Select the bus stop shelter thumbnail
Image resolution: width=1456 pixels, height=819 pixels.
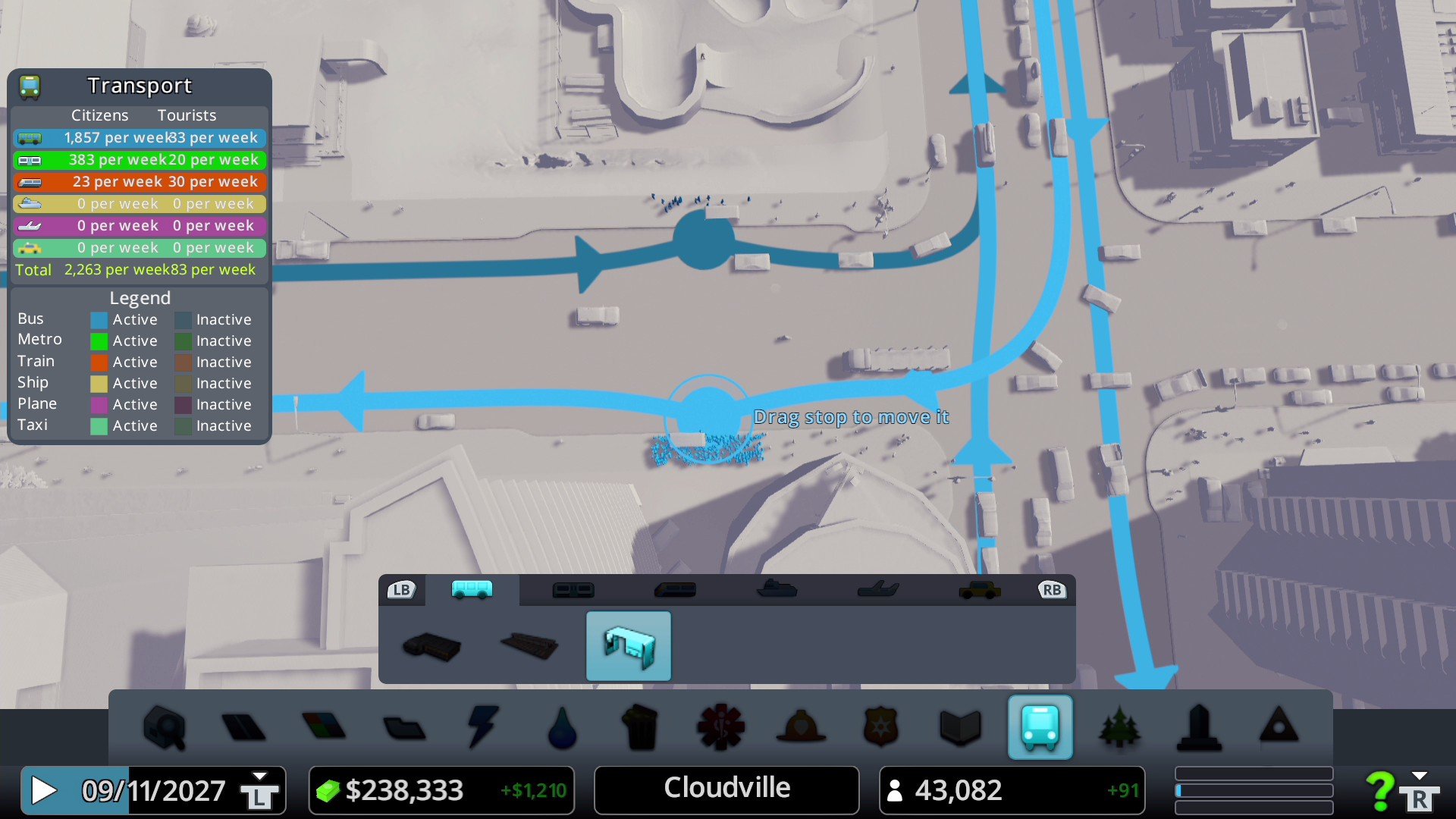coord(628,645)
